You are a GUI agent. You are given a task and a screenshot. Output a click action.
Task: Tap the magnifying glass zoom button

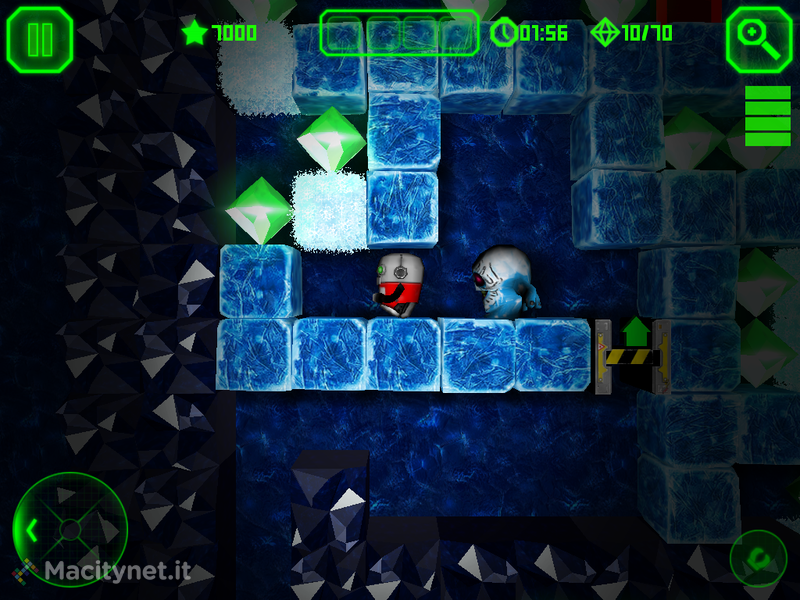click(x=759, y=39)
